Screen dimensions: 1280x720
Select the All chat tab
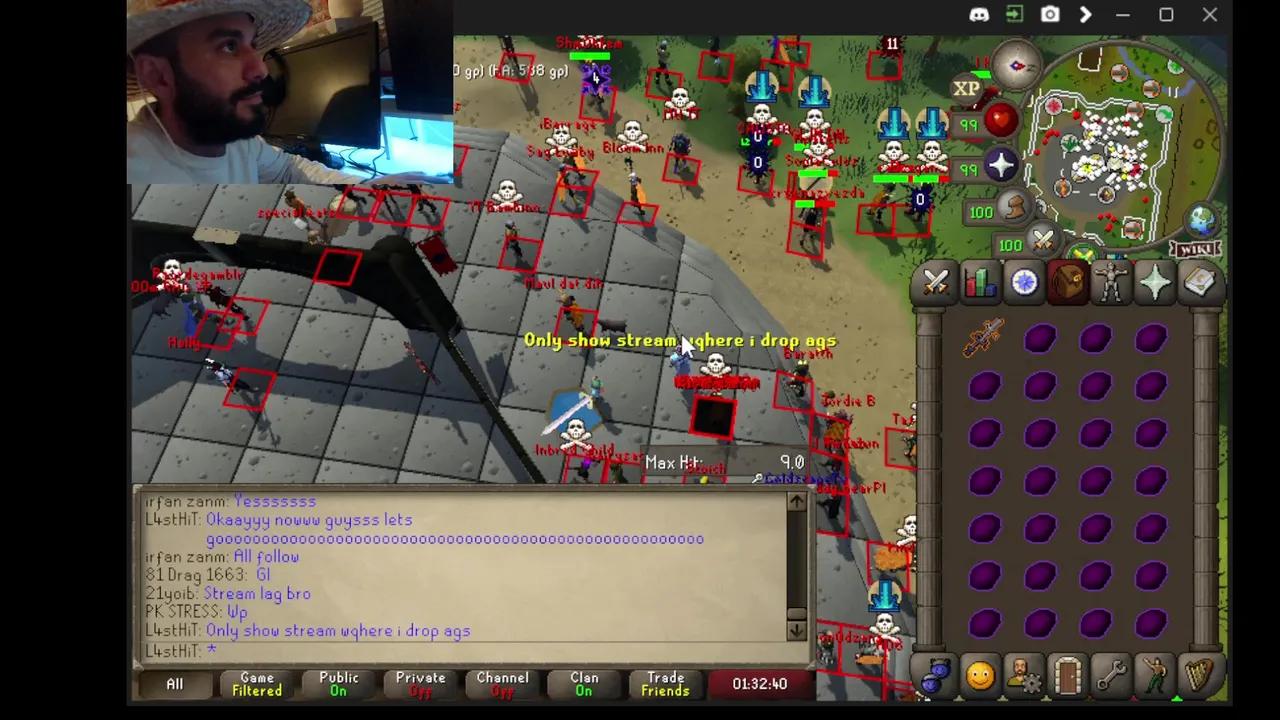coord(175,684)
